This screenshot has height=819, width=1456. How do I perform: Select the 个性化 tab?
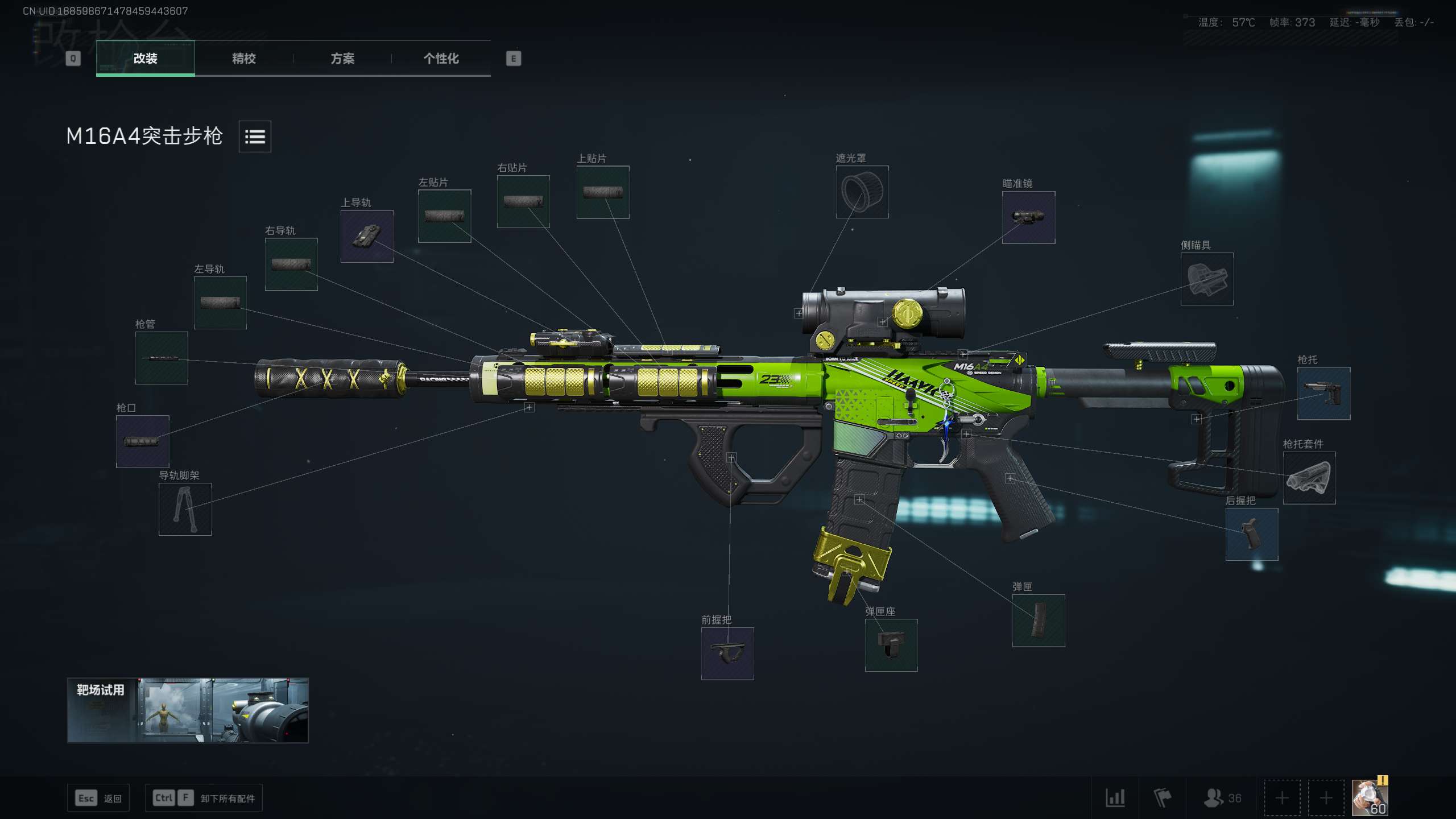coord(441,58)
